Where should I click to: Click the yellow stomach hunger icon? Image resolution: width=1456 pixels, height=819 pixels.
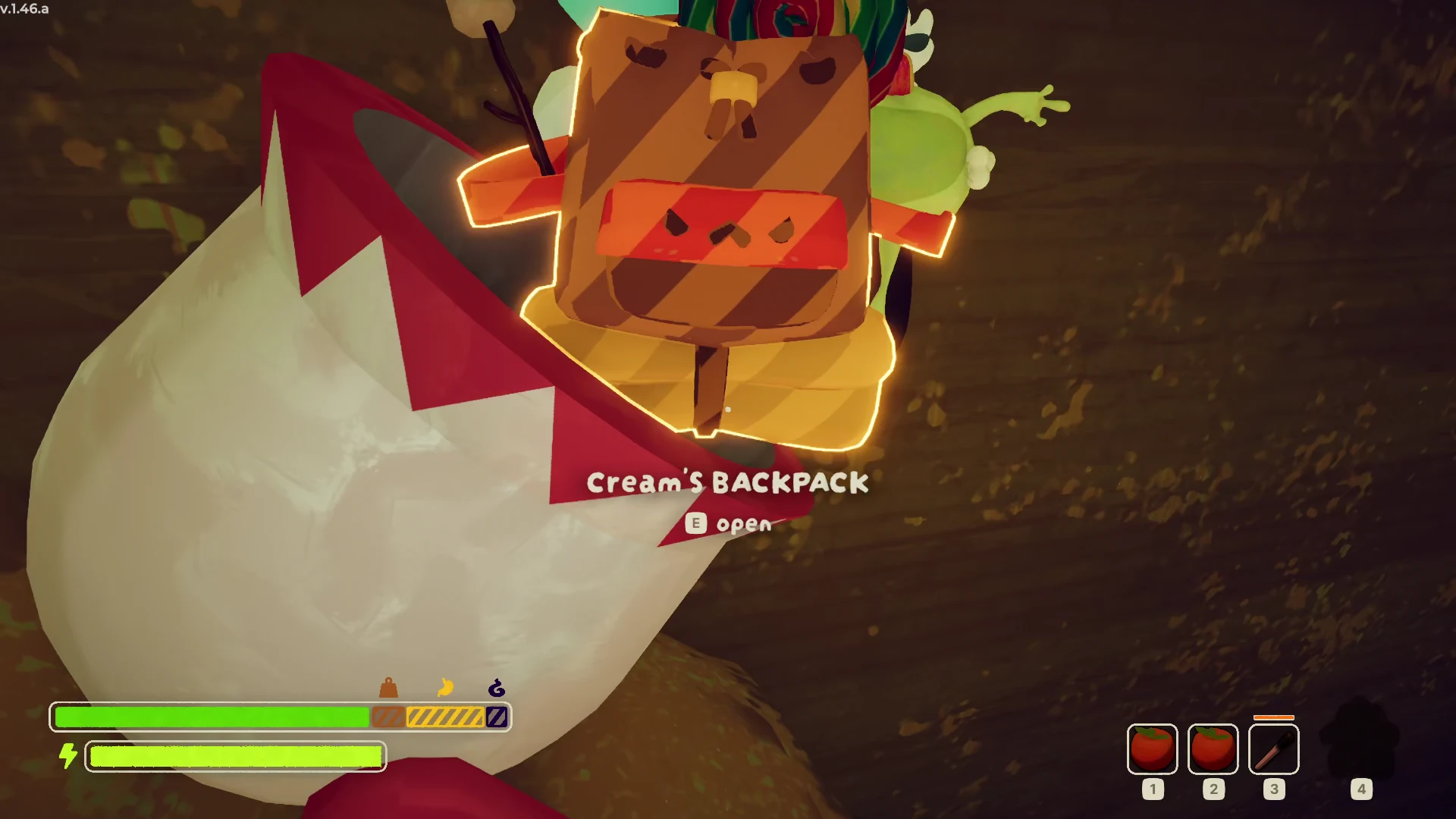click(445, 688)
